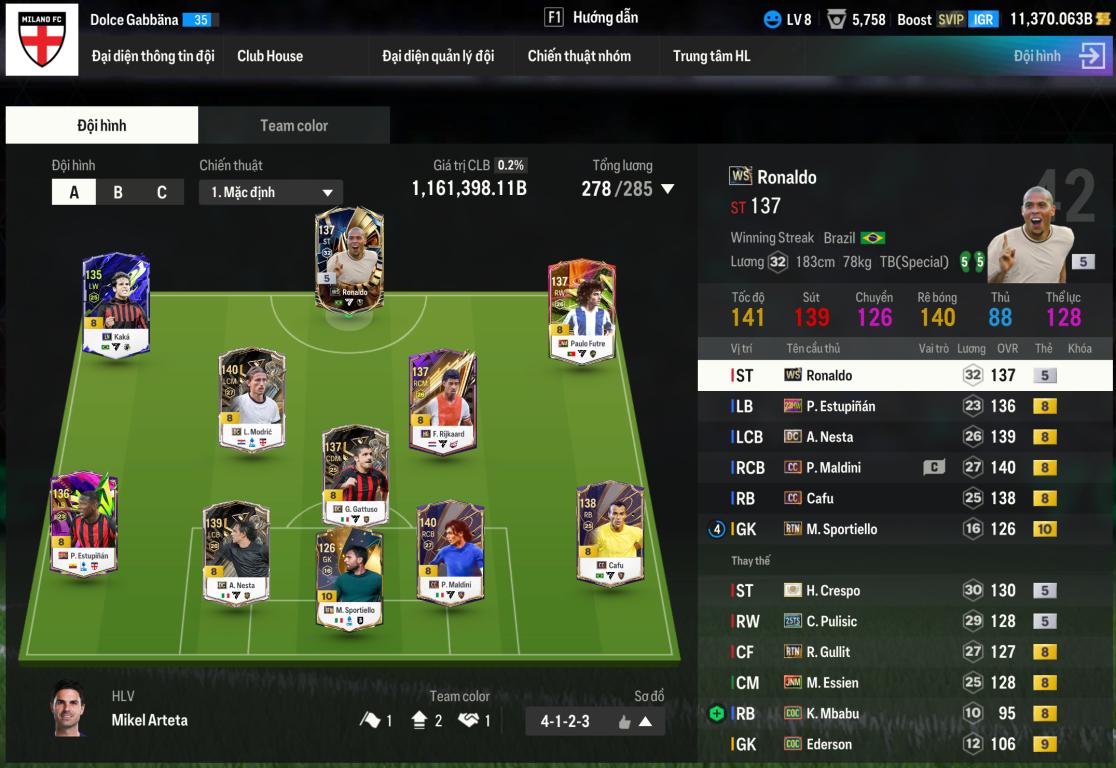Open Đại diện quản lý đội
The width and height of the screenshot is (1116, 768).
[438, 56]
